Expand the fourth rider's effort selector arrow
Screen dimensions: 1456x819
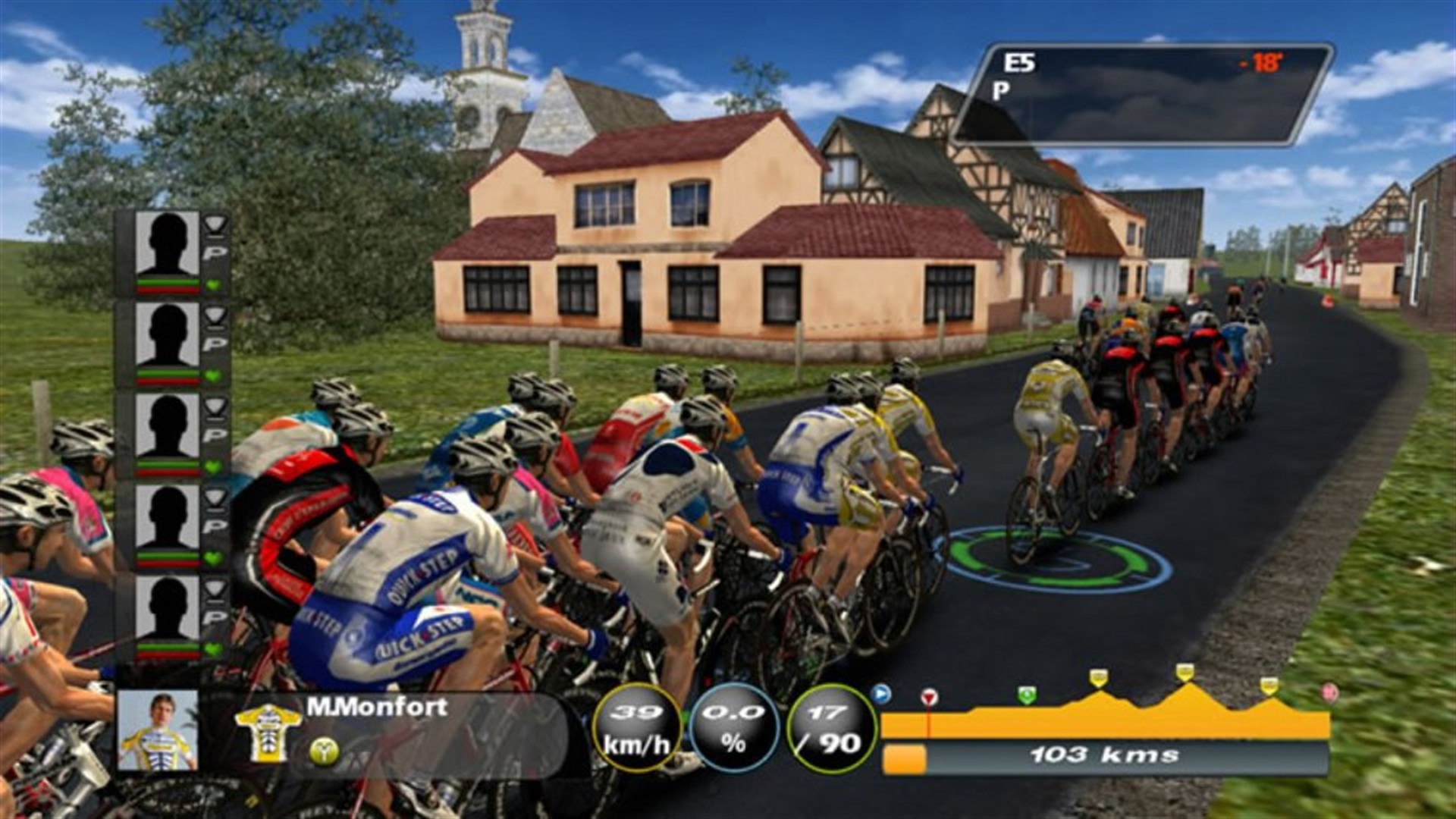[215, 500]
